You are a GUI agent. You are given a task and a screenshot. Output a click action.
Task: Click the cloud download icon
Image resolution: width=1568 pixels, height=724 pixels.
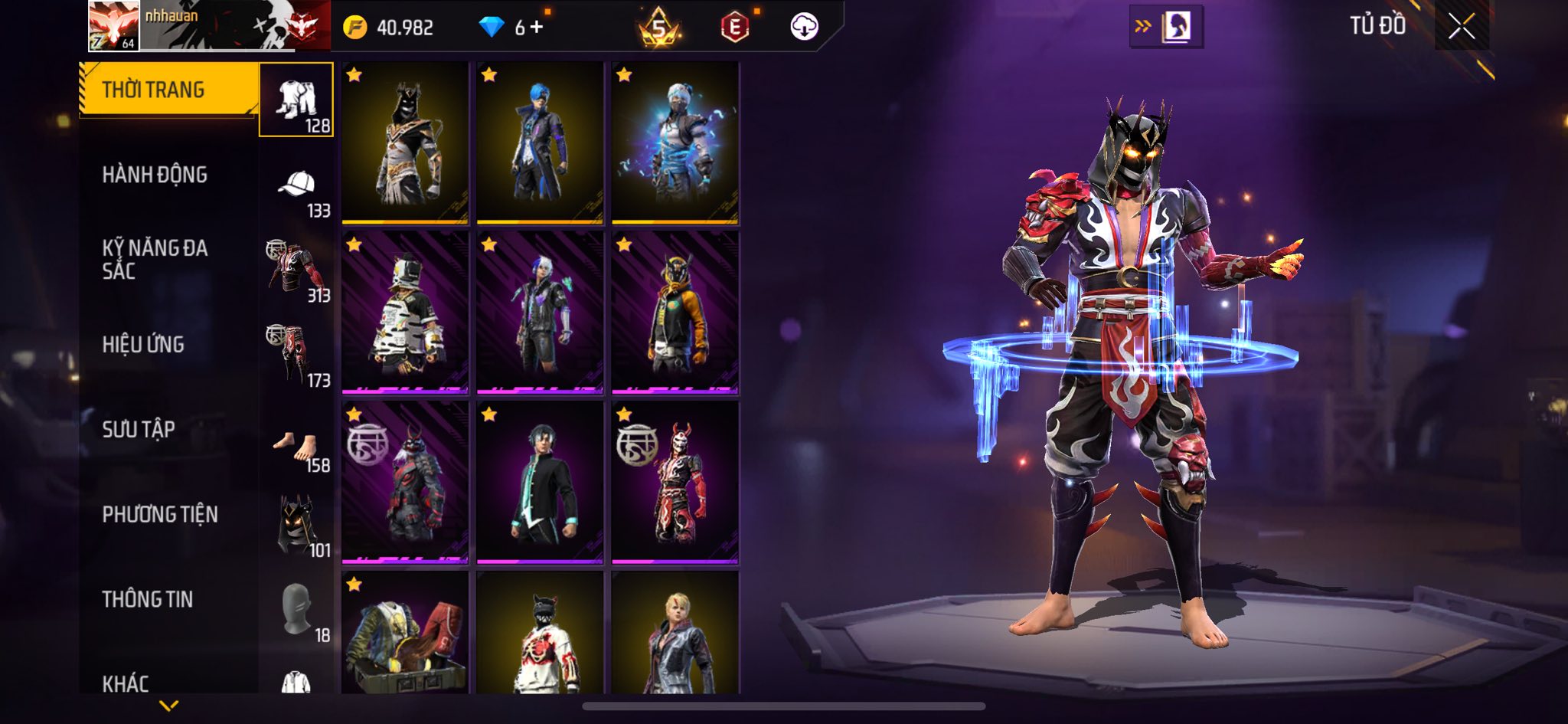pos(804,27)
